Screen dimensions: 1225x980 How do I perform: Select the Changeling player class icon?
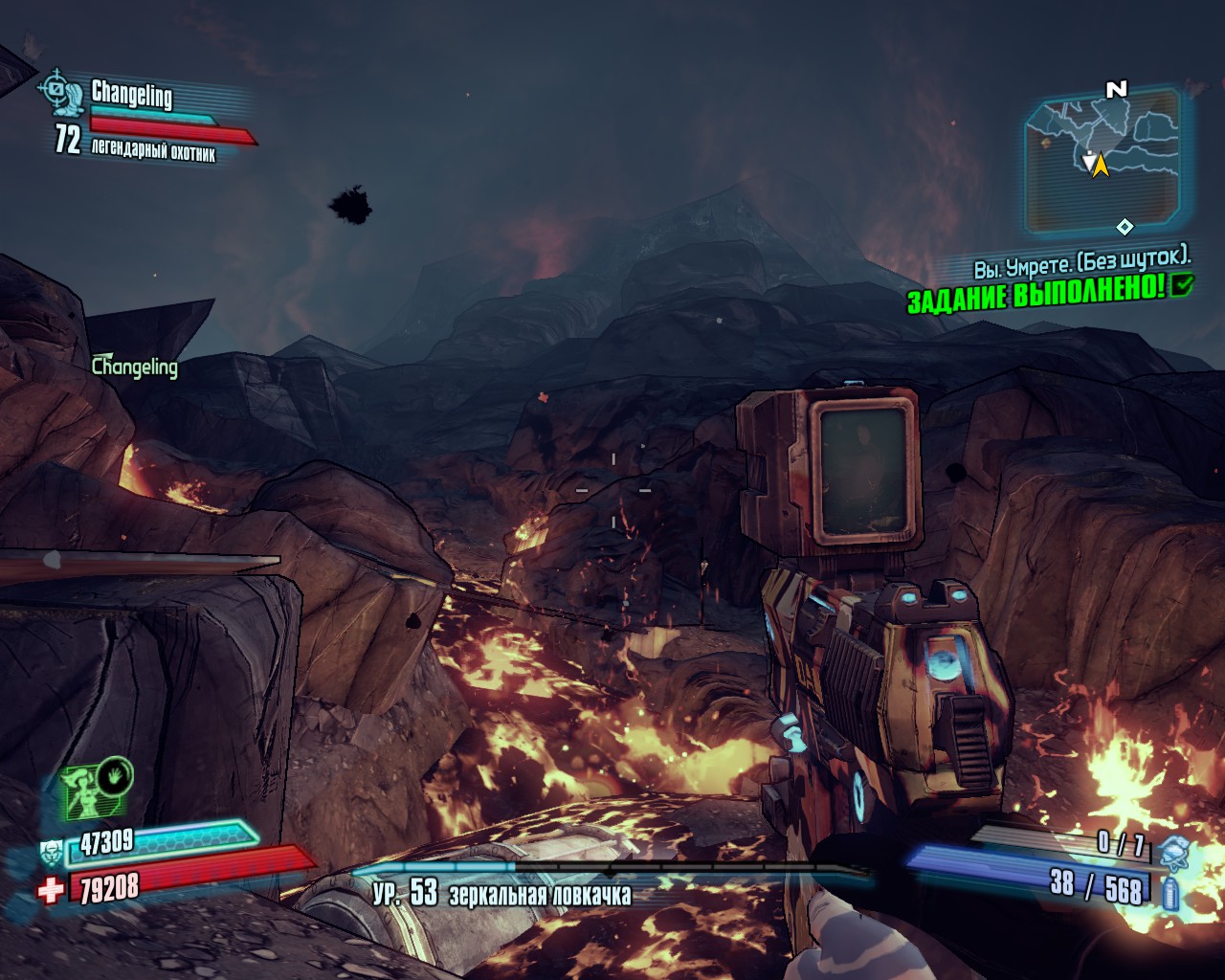[x=59, y=93]
